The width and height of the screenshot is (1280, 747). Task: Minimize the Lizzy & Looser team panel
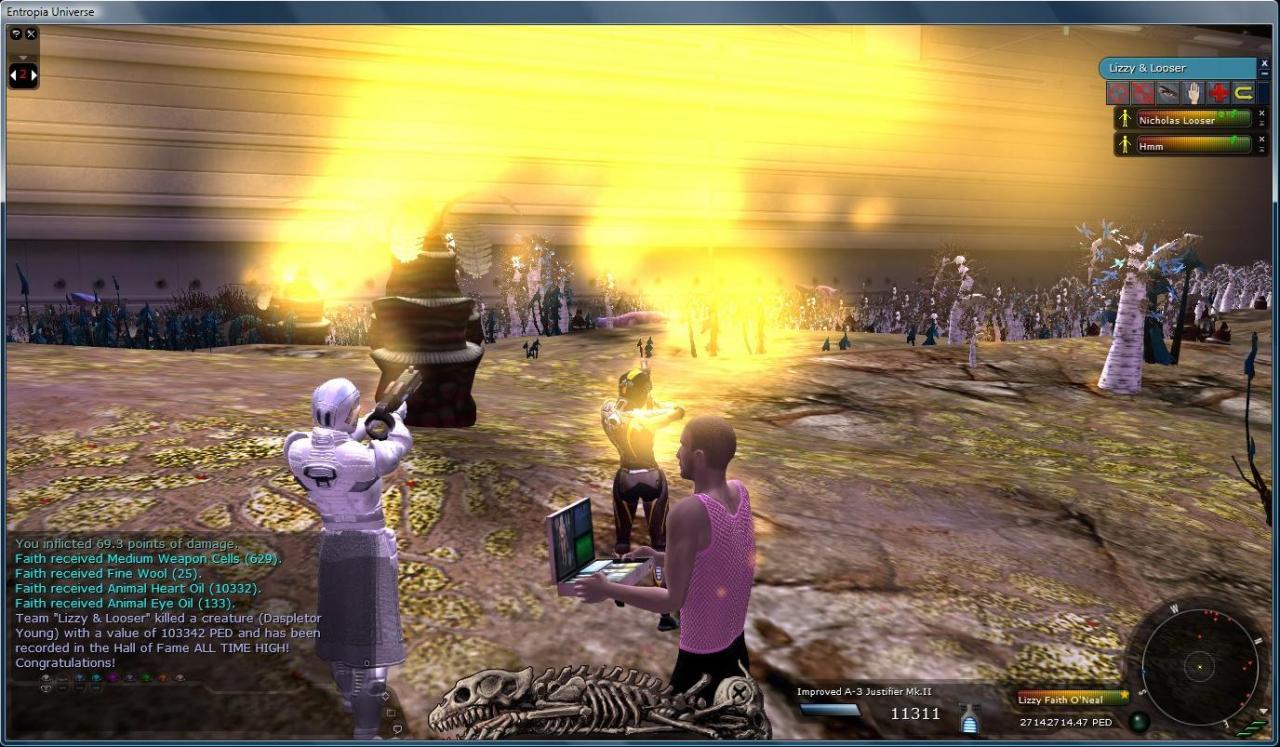click(1263, 74)
